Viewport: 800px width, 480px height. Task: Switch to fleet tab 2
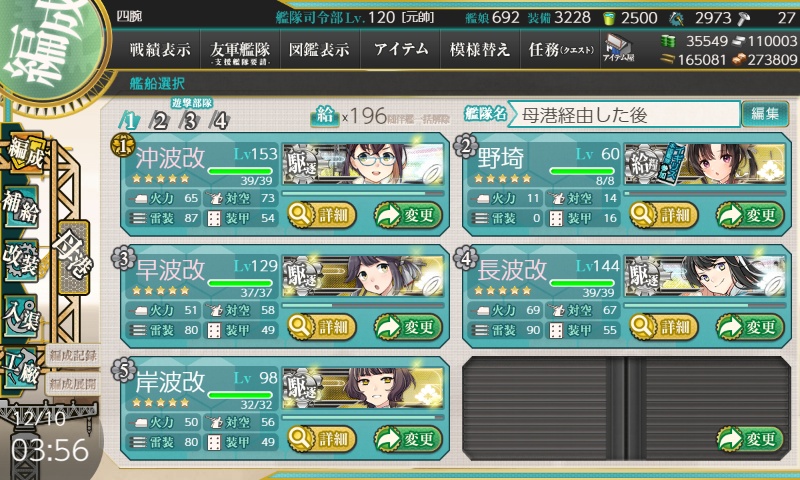pyautogui.click(x=160, y=122)
